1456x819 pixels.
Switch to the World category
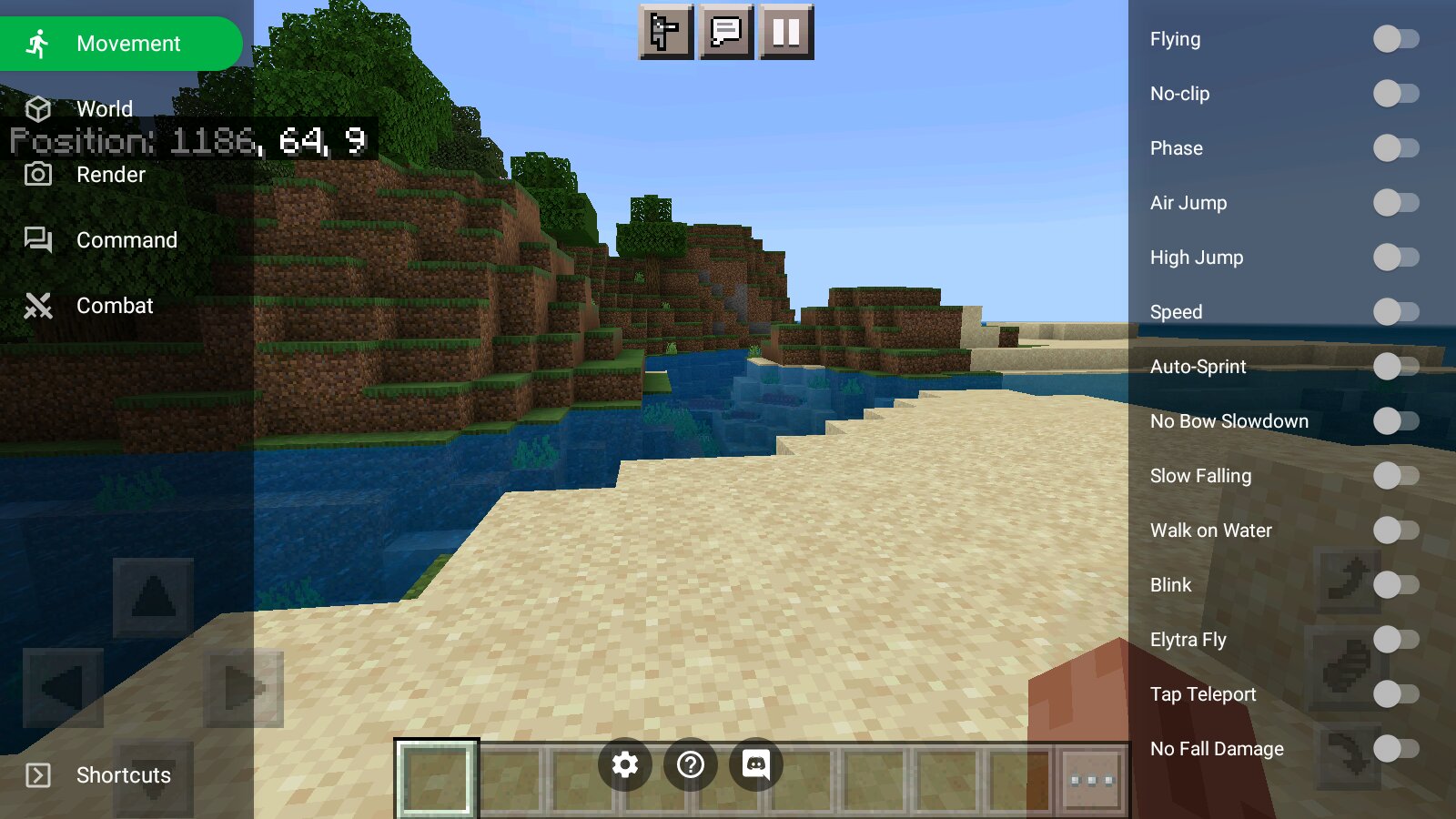pyautogui.click(x=104, y=109)
